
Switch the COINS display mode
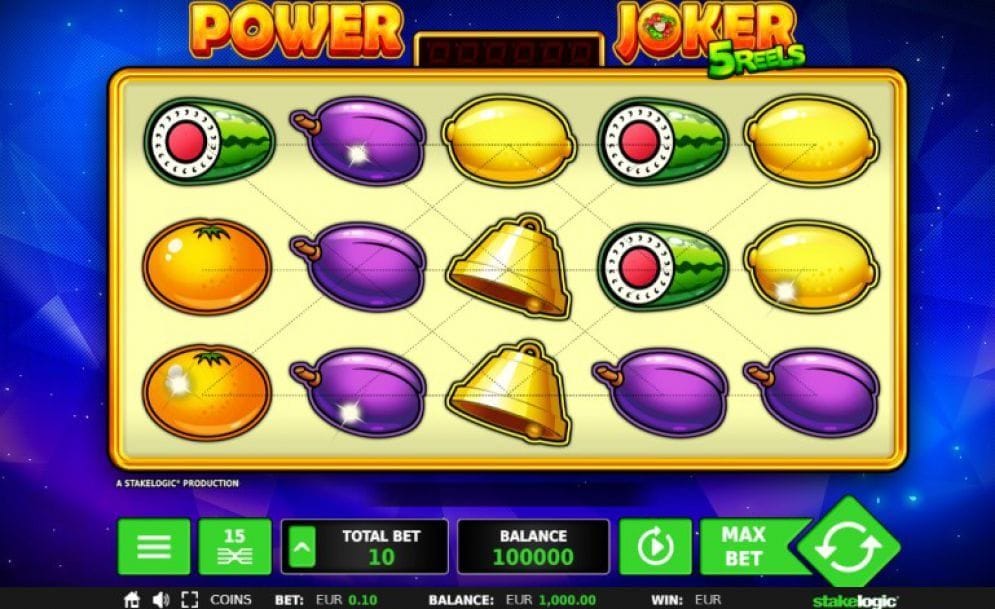click(231, 600)
